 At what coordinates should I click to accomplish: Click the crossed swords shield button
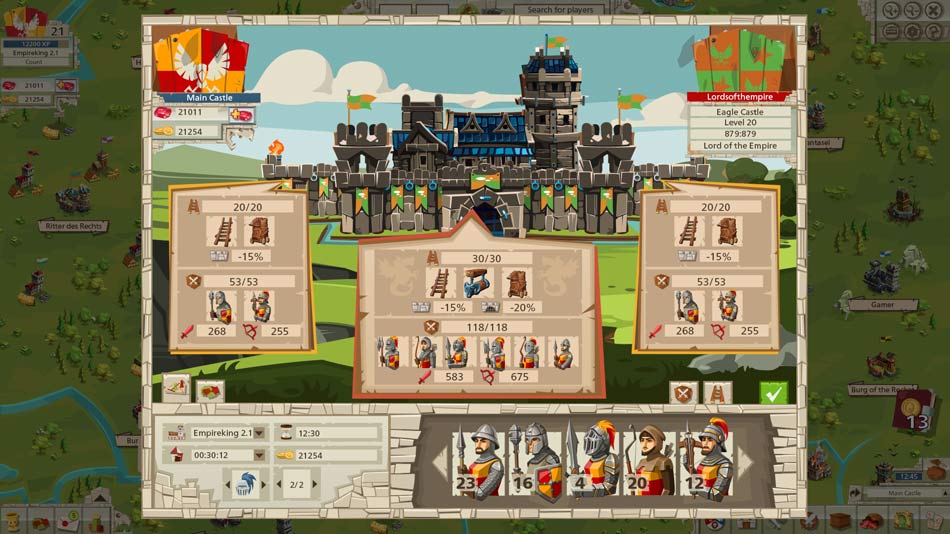[x=683, y=393]
